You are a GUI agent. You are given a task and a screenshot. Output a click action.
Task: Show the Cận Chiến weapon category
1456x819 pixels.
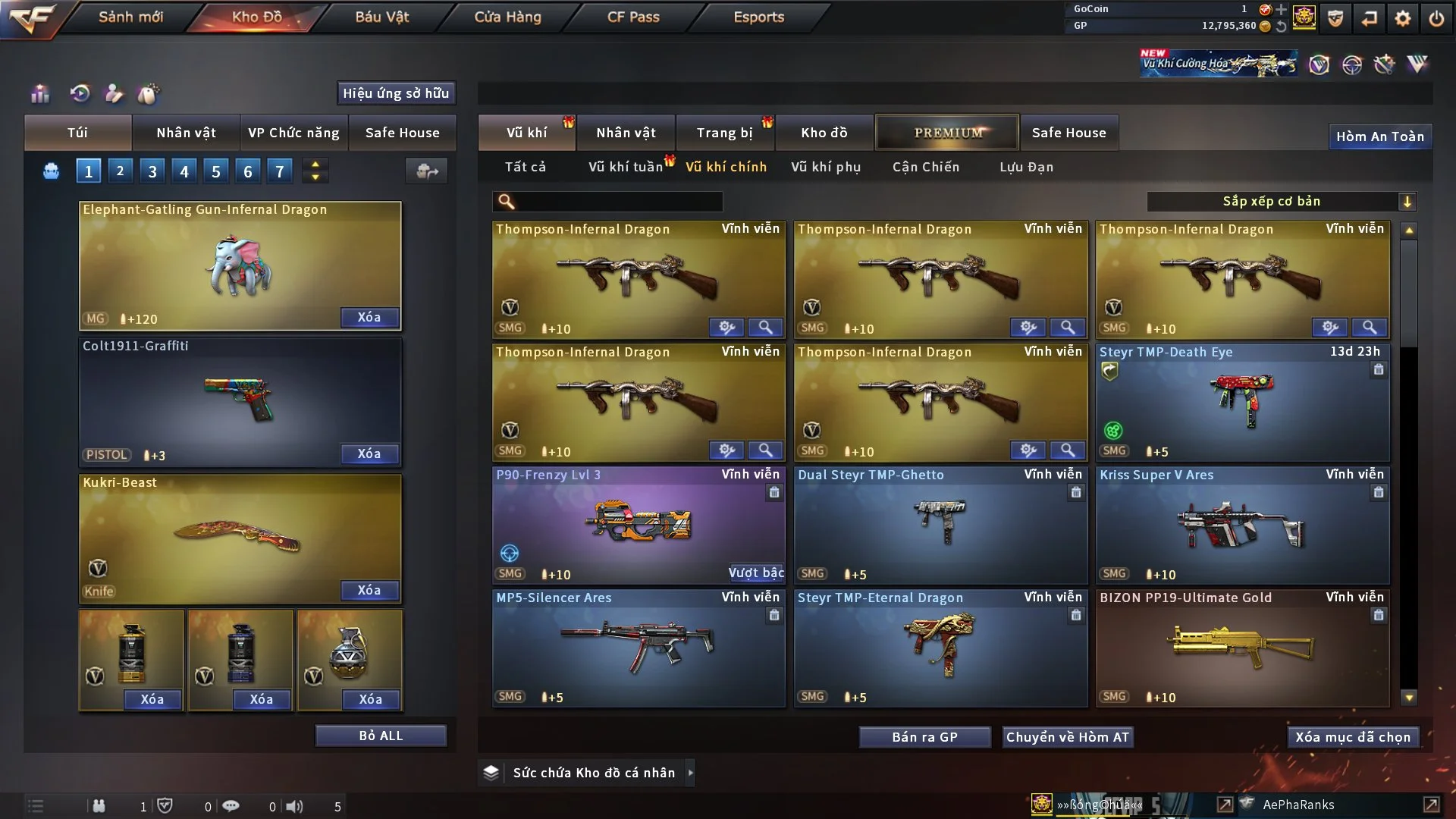pyautogui.click(x=925, y=167)
